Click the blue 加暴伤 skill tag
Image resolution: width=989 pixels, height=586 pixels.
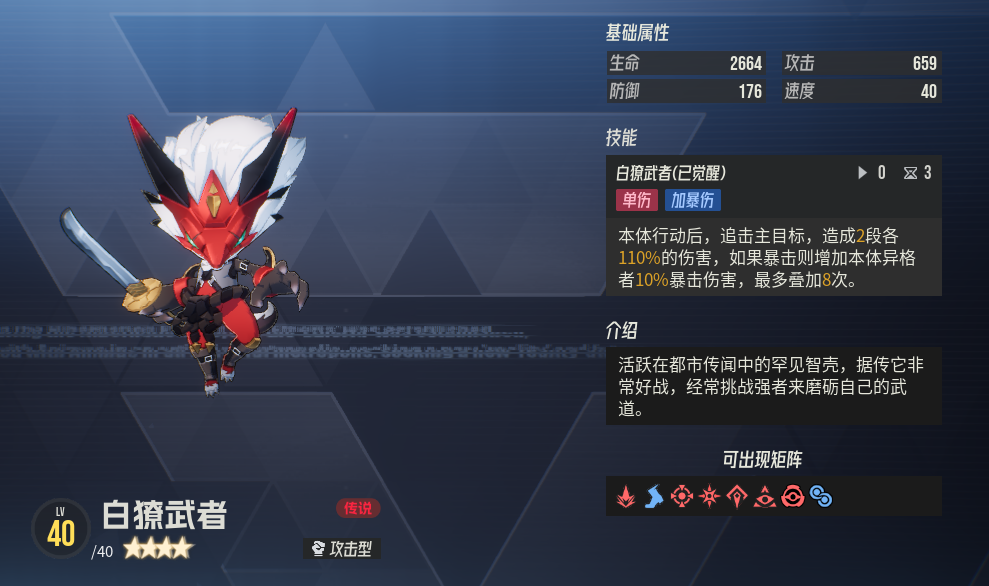click(x=692, y=200)
